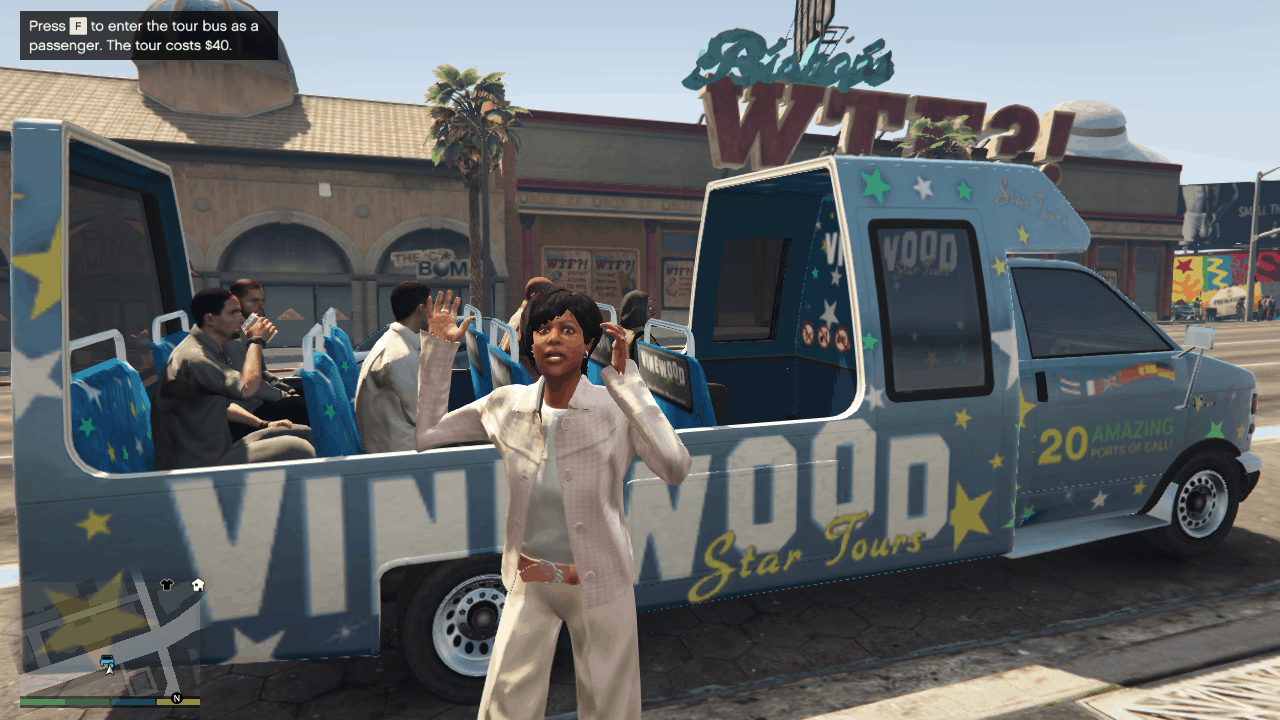Select the house safehouse blip on the minimap
The width and height of the screenshot is (1280, 720).
[197, 586]
